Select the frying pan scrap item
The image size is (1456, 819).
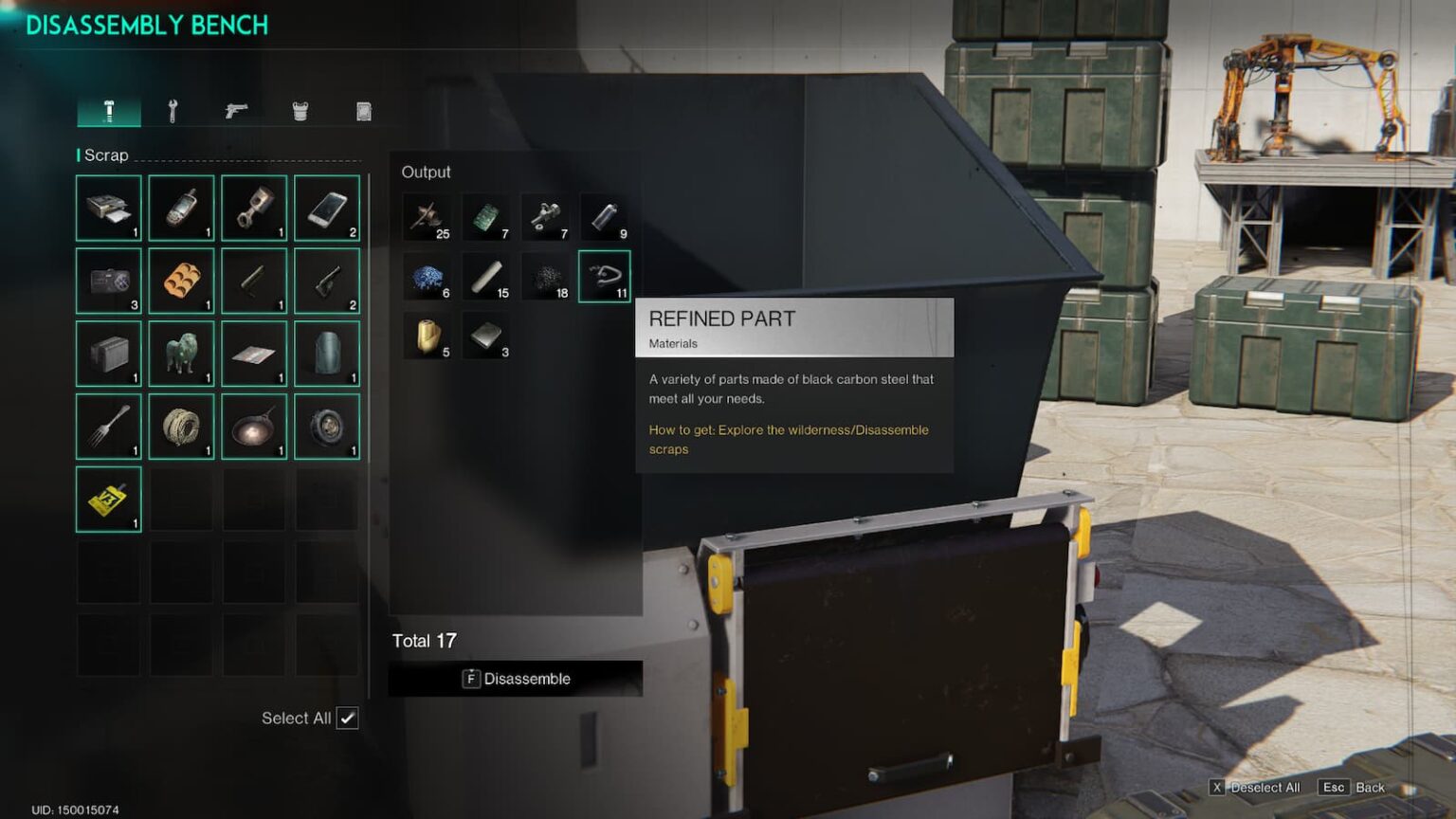click(254, 426)
